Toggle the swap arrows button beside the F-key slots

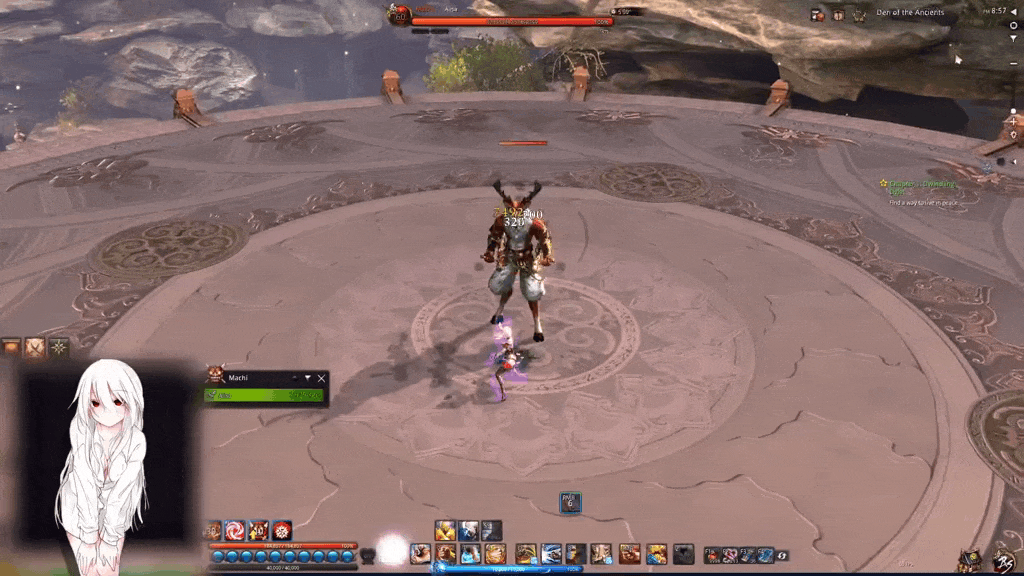[782, 555]
